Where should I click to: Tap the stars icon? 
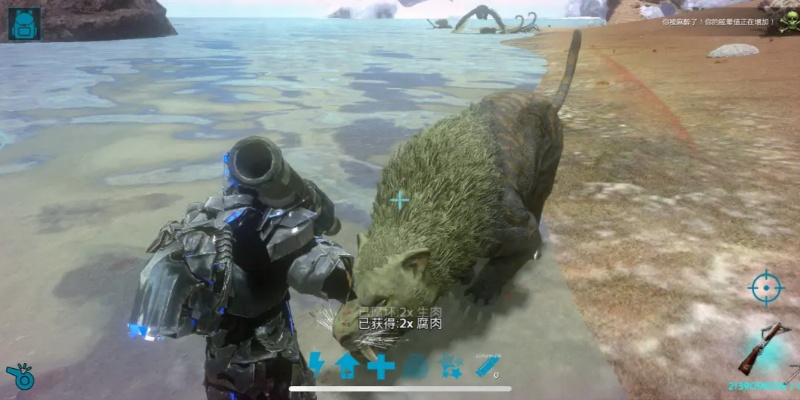tap(451, 366)
